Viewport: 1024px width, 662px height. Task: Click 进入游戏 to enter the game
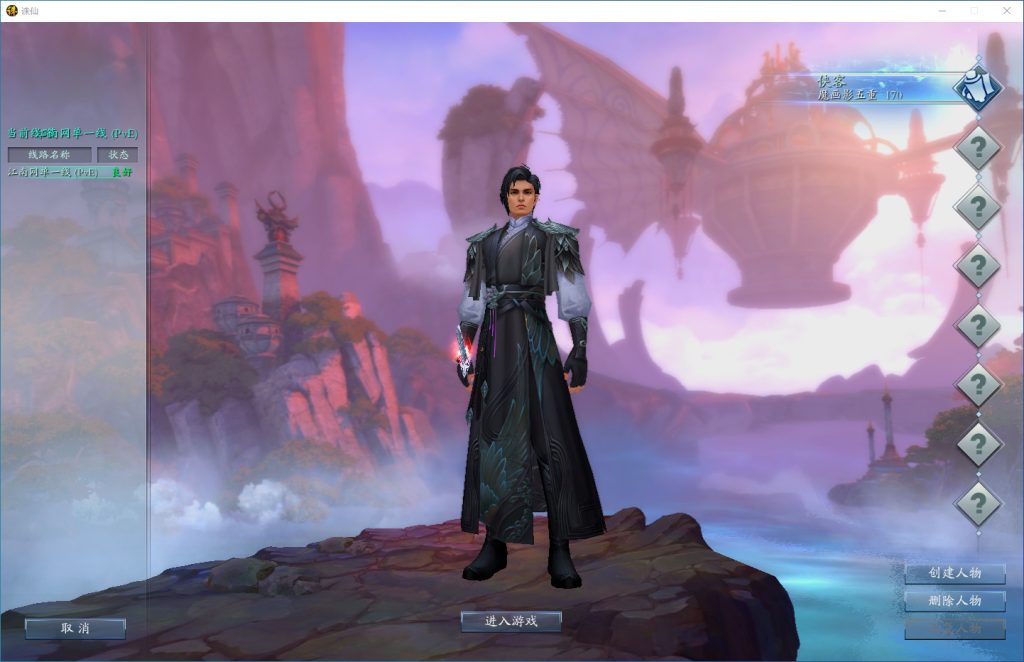pyautogui.click(x=511, y=621)
